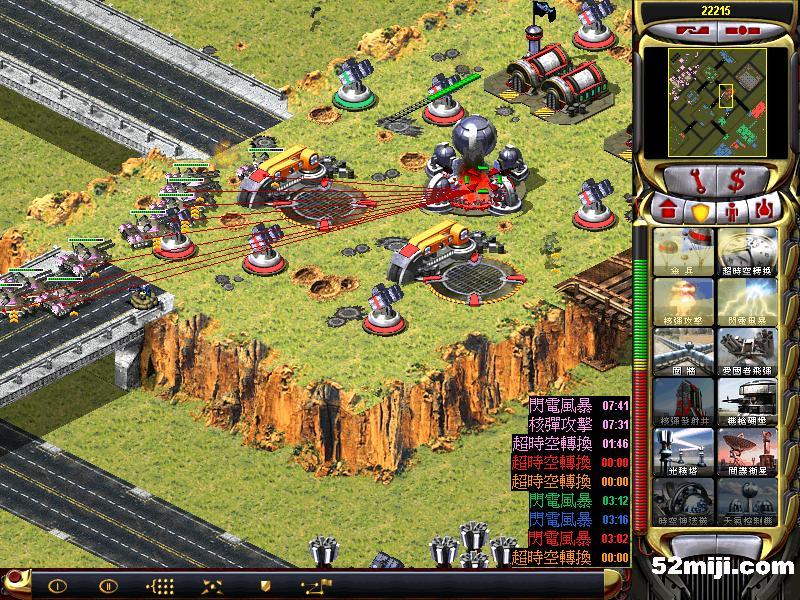Activate the dollar sign sell button
This screenshot has width=800, height=600.
pyautogui.click(x=737, y=180)
